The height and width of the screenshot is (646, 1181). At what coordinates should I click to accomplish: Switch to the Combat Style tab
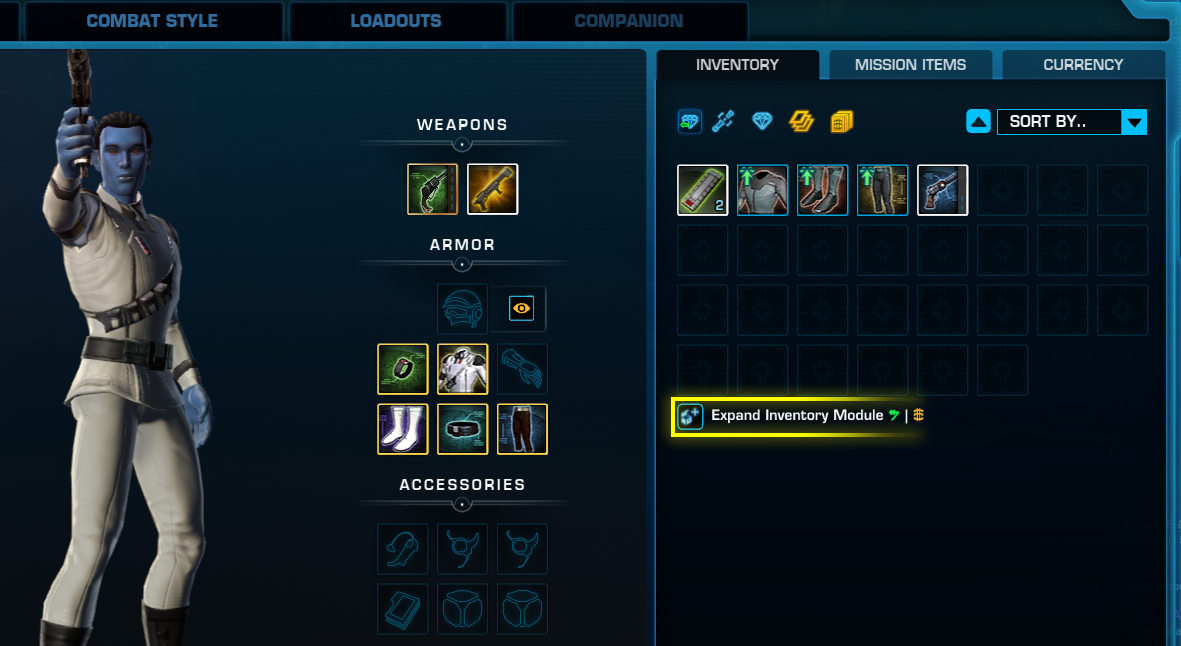coord(152,21)
